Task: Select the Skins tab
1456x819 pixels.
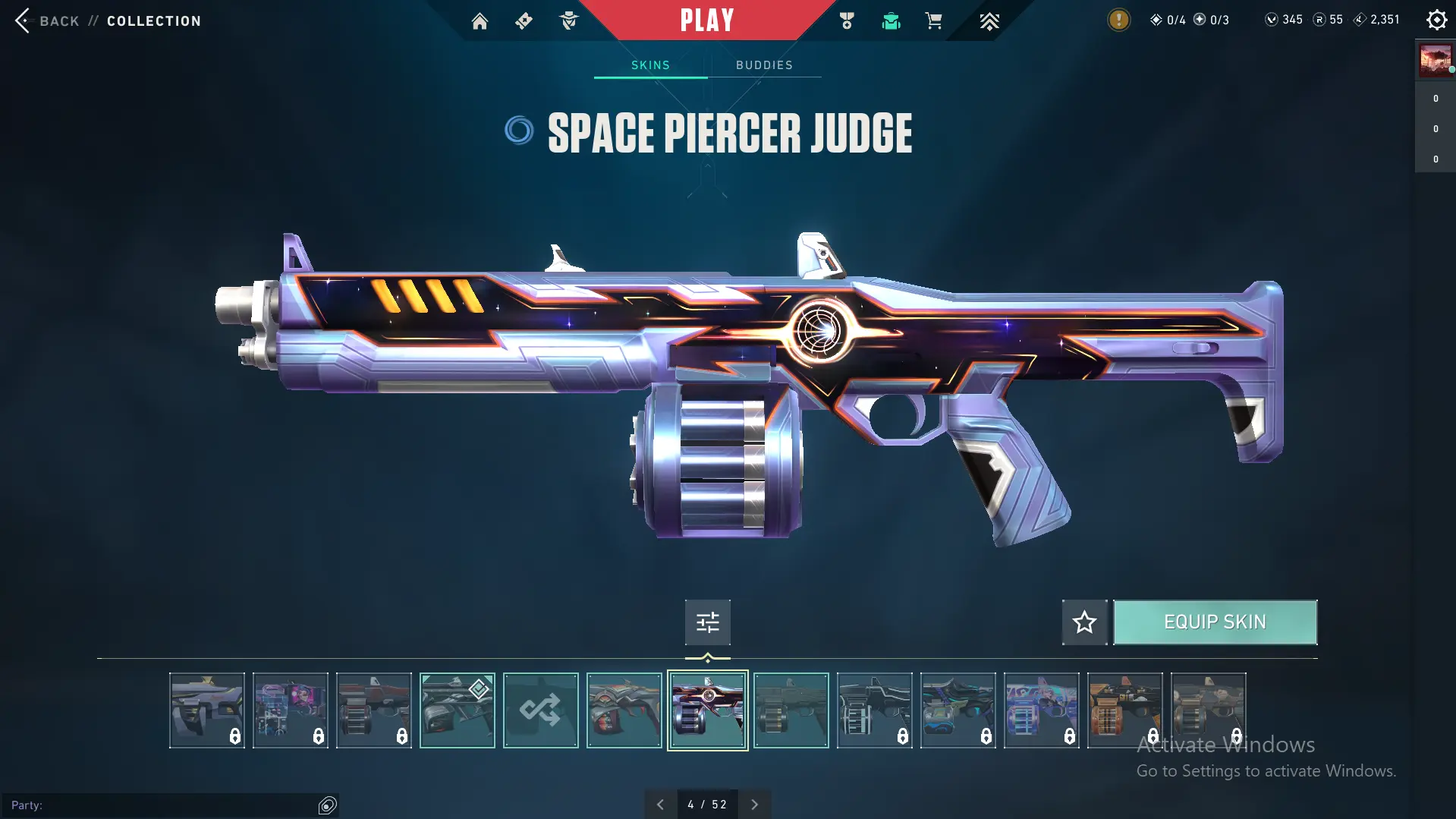Action: click(x=650, y=65)
